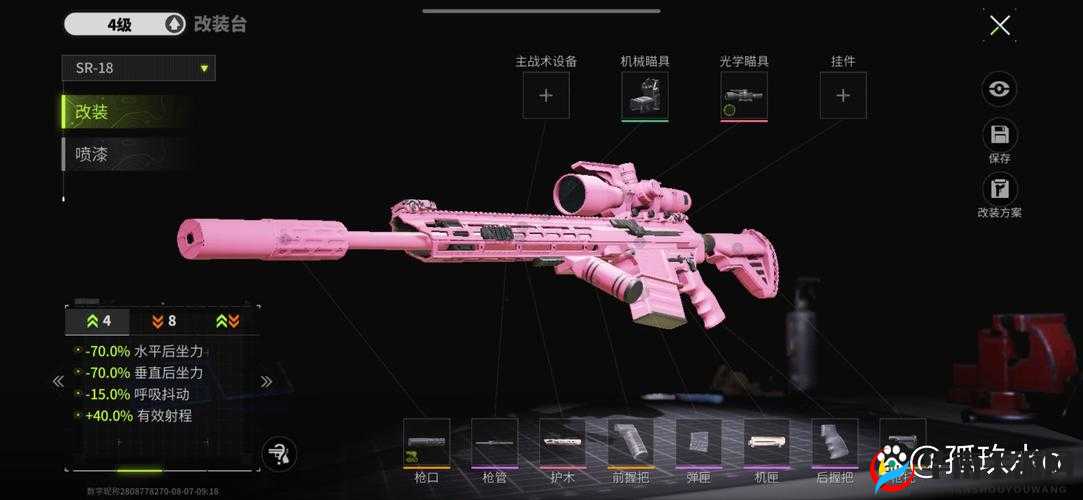Toggle the eye preview view
The image size is (1083, 500).
point(999,89)
